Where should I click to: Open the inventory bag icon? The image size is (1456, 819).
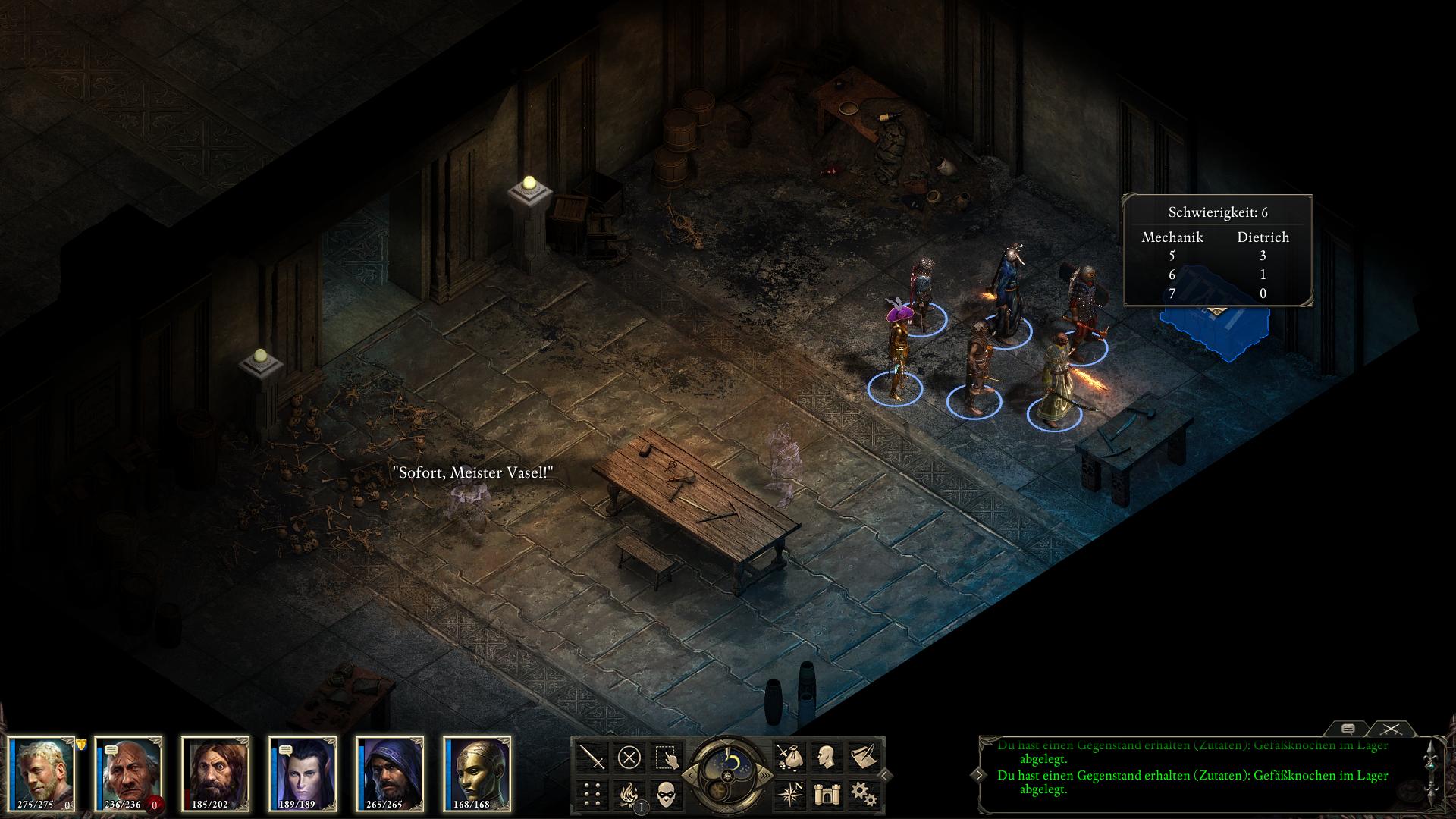pos(788,757)
